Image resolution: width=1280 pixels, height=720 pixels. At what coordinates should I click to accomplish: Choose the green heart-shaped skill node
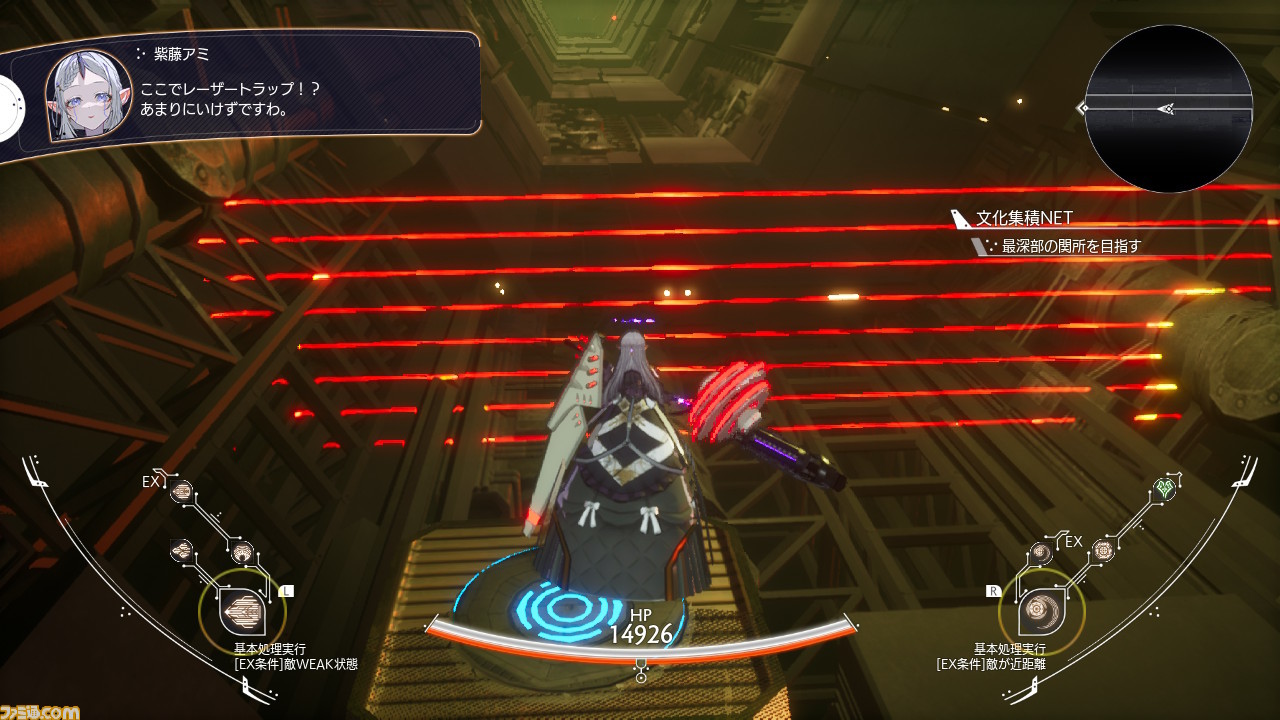click(1163, 488)
